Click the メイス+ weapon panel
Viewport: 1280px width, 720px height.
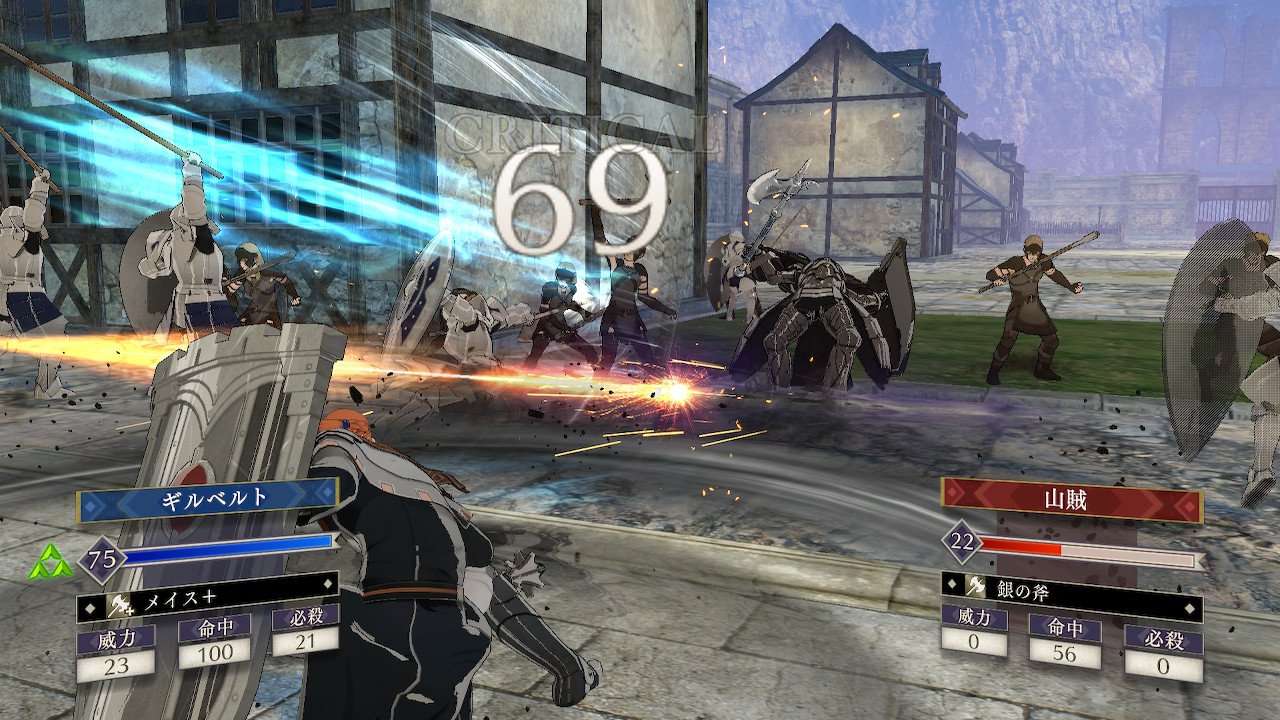(207, 601)
